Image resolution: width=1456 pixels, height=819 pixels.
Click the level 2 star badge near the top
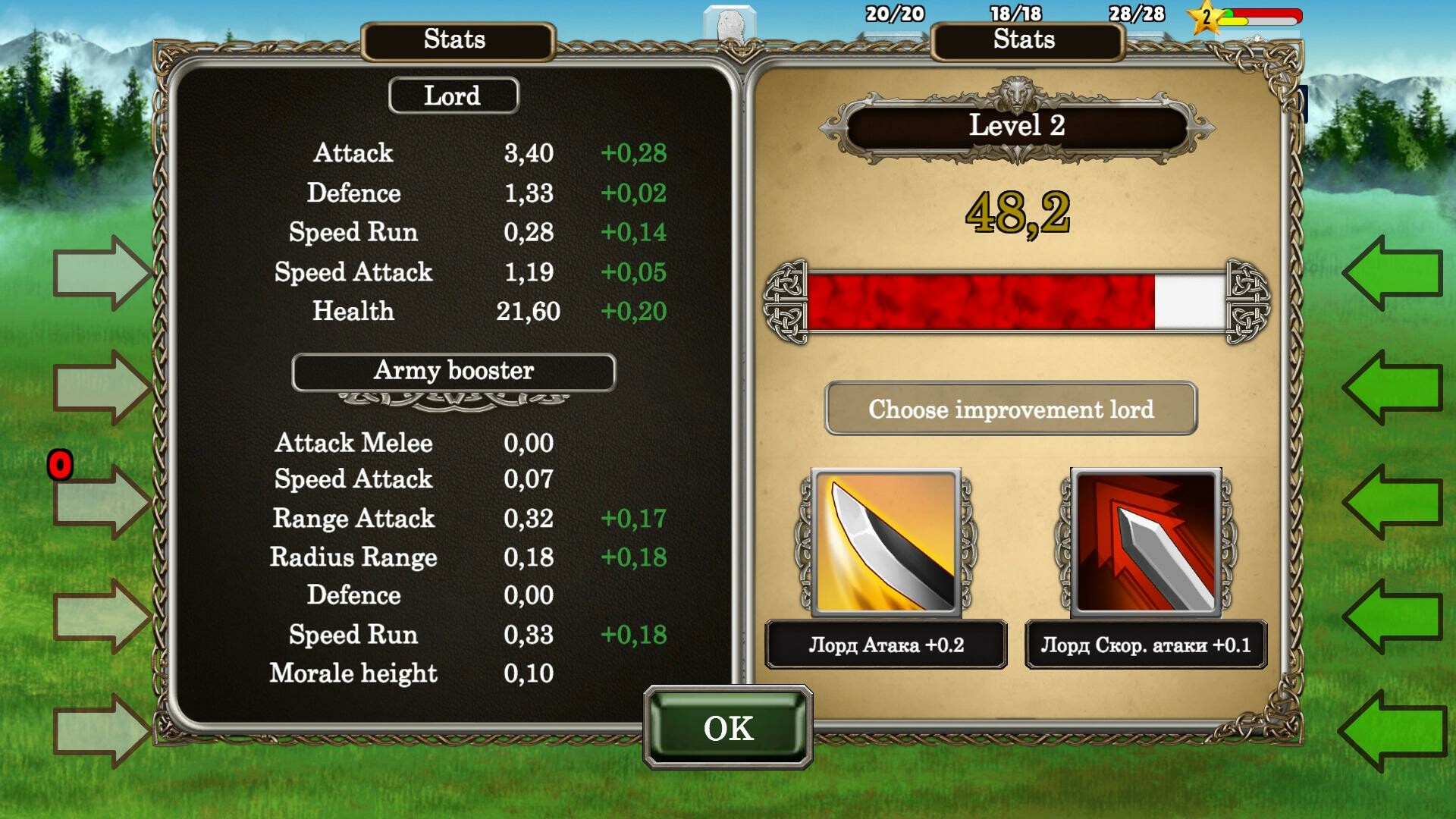pyautogui.click(x=1204, y=15)
